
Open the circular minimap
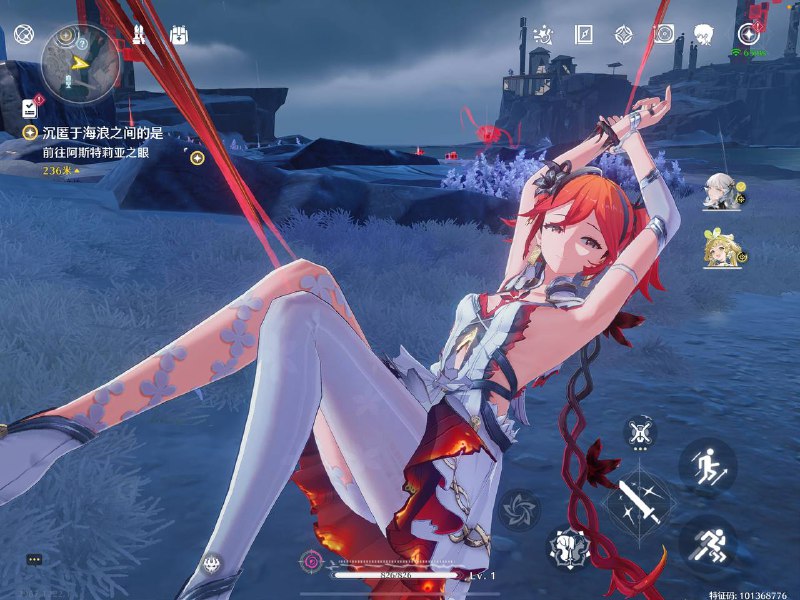pos(79,63)
